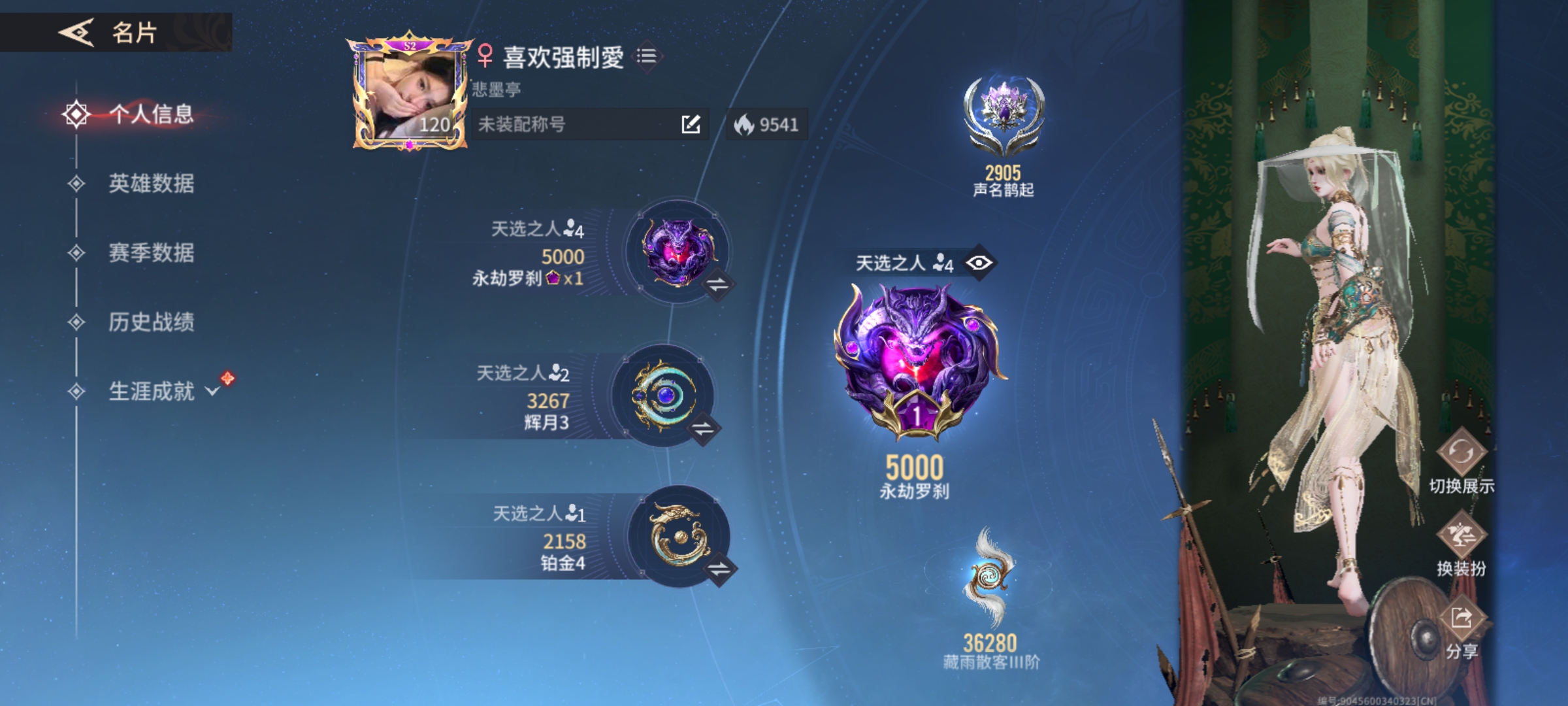The image size is (1568, 706).
Task: Open the list menu beside the player name
Action: coord(646,58)
